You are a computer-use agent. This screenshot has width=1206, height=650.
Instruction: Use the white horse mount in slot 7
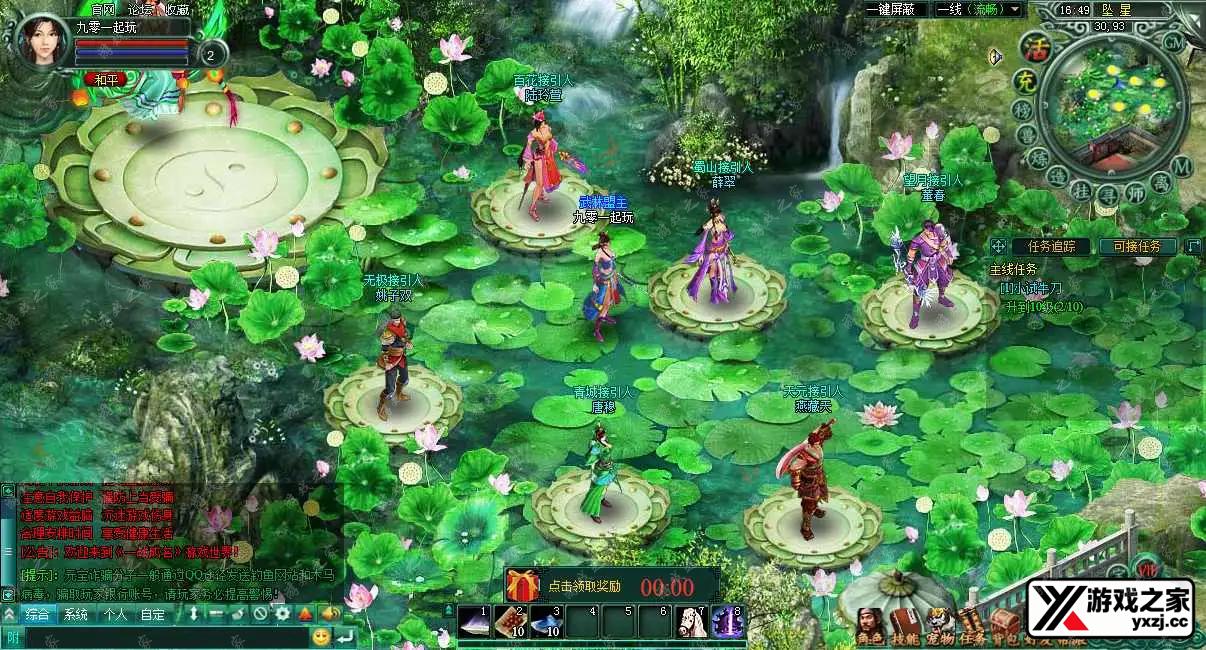pyautogui.click(x=691, y=622)
